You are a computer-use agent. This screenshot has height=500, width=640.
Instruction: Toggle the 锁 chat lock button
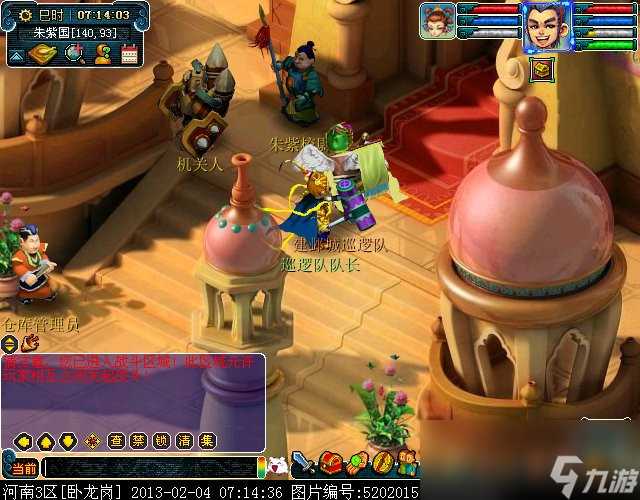[160, 440]
